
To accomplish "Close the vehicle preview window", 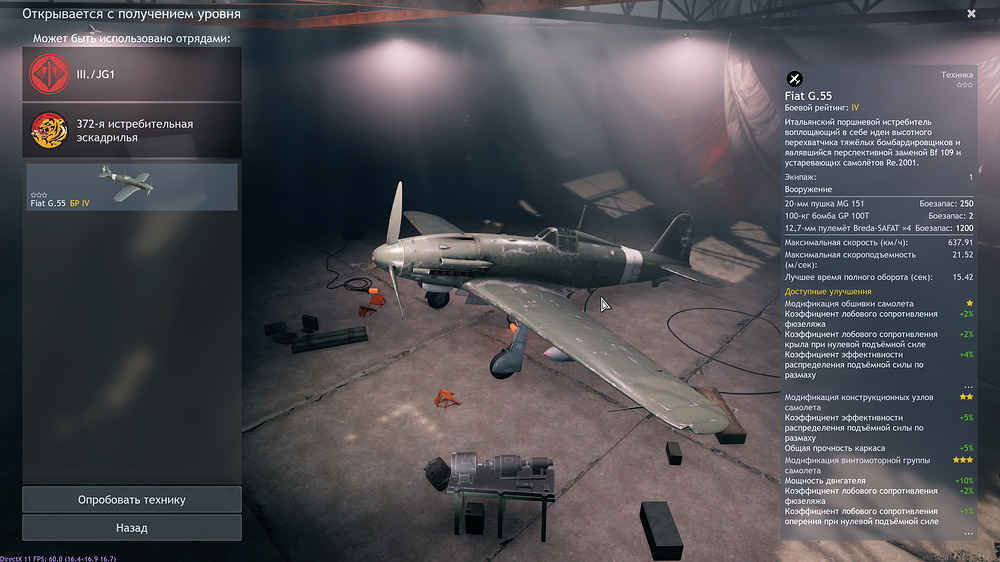I will [x=971, y=14].
